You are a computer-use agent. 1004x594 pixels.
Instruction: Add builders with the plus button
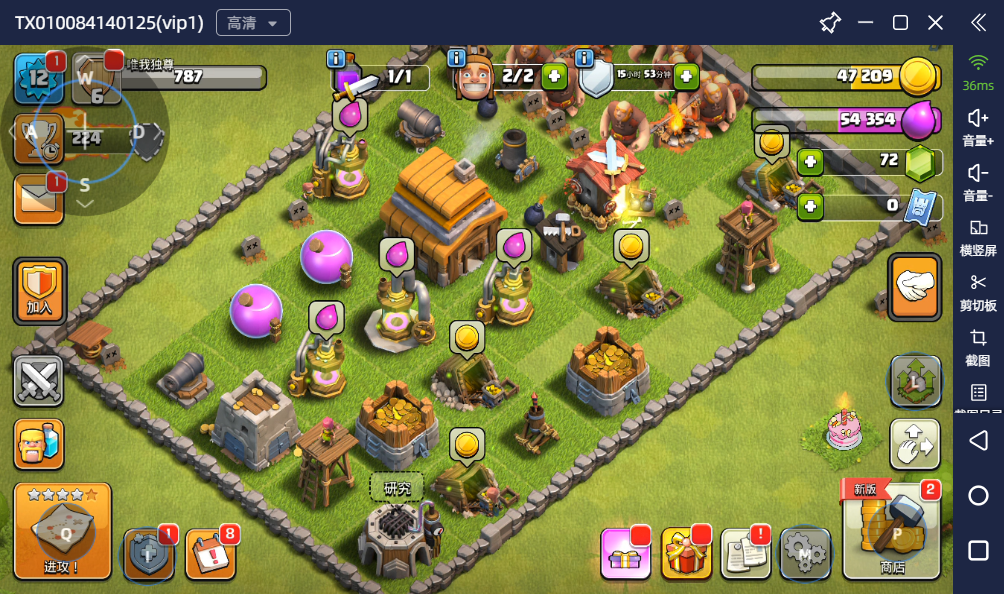coord(554,75)
